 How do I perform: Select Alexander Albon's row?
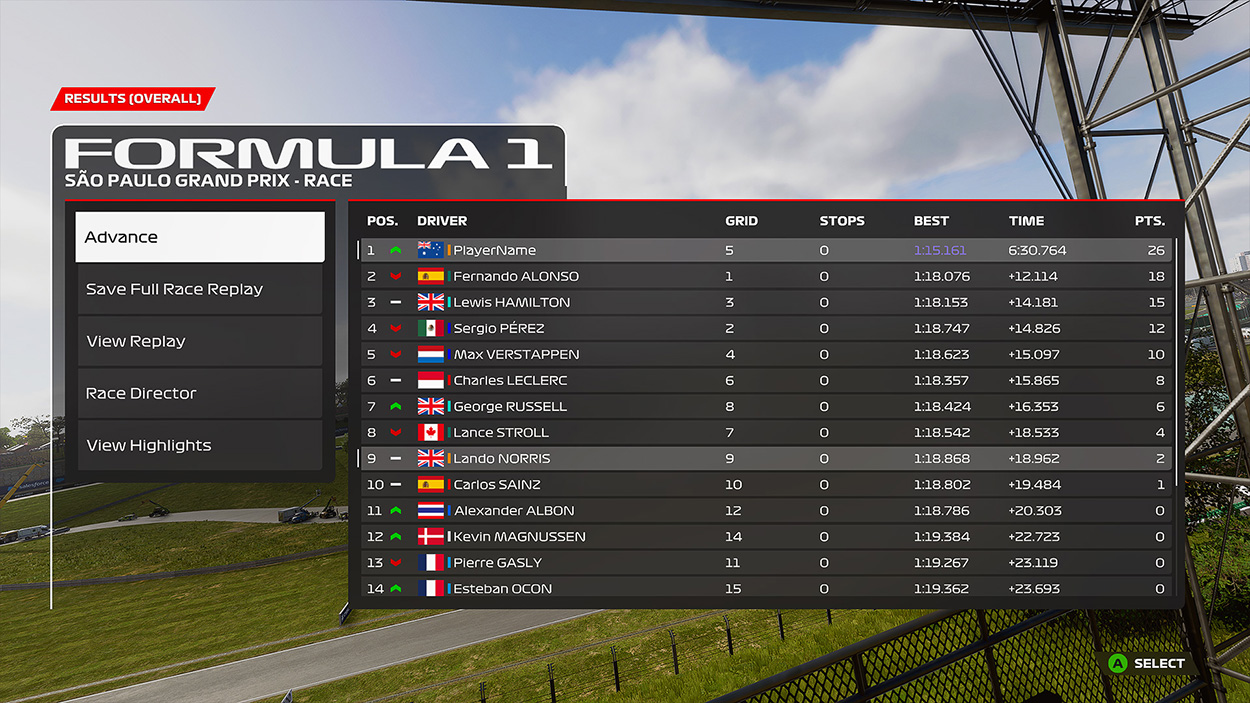tap(765, 510)
